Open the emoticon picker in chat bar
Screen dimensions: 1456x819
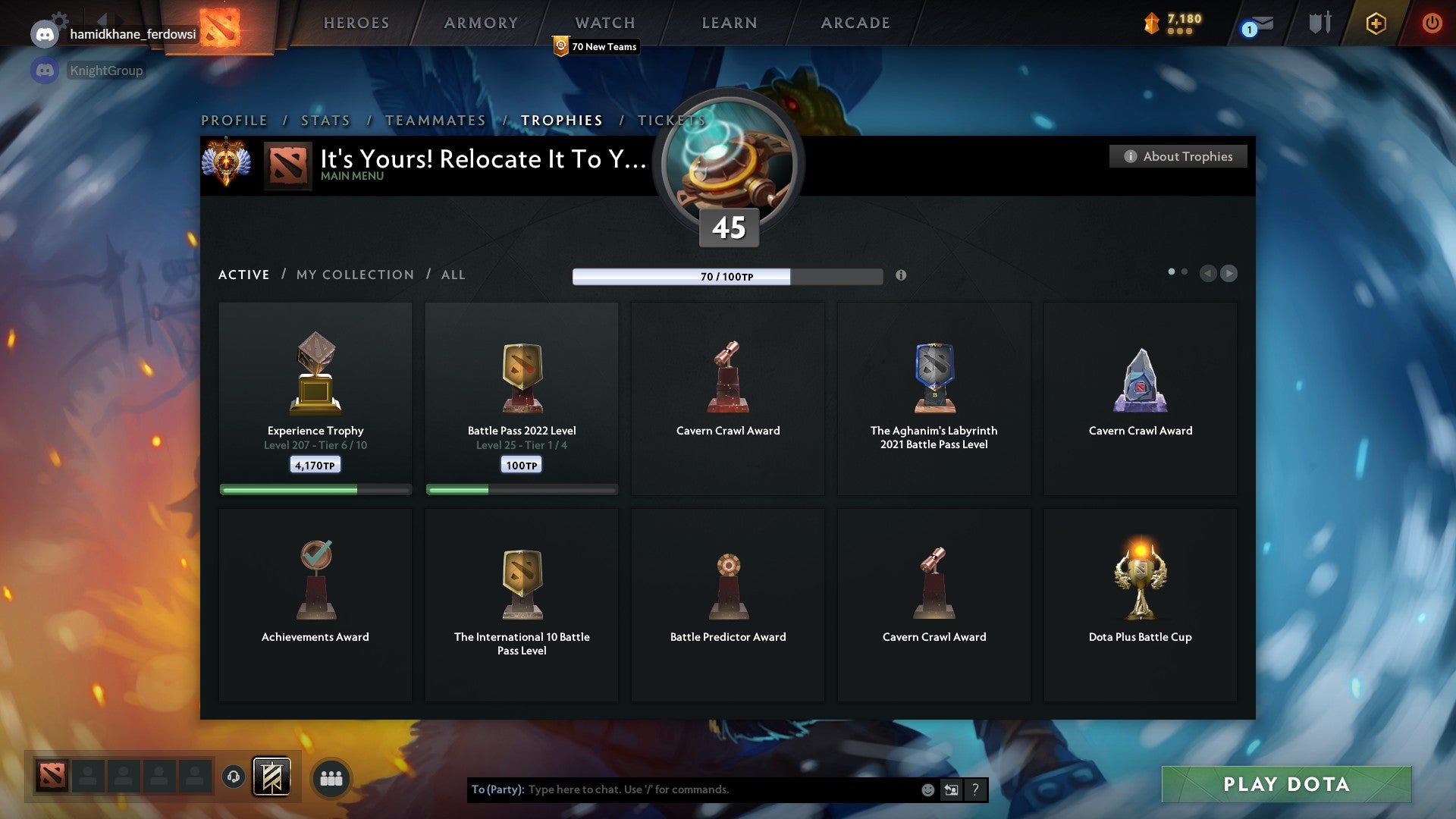[x=928, y=789]
